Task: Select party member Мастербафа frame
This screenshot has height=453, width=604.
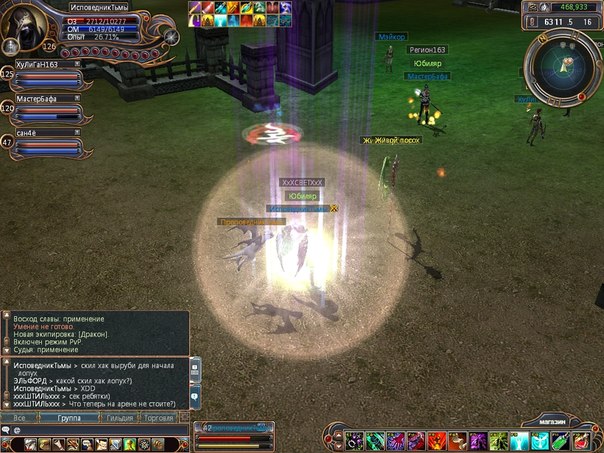Action: [x=46, y=109]
